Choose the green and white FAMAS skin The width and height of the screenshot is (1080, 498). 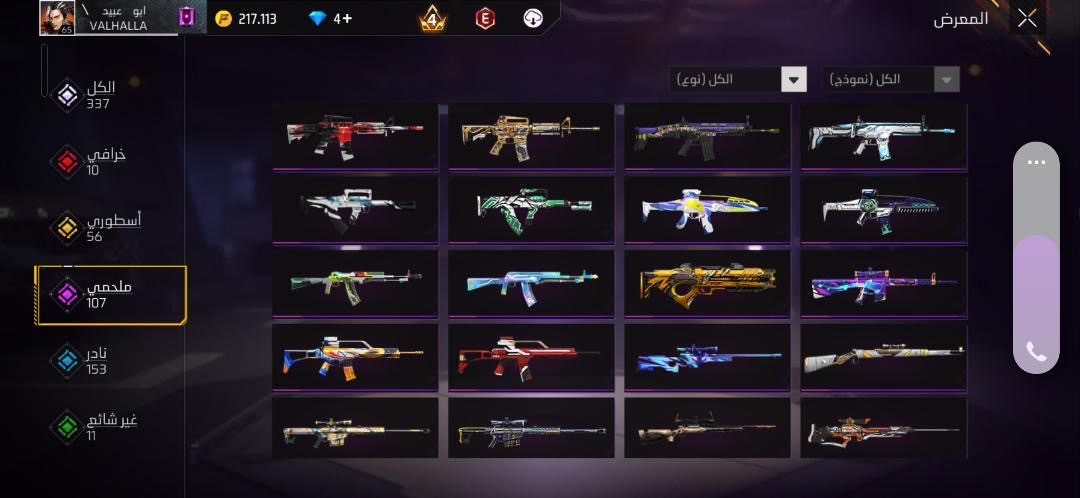pyautogui.click(x=530, y=210)
